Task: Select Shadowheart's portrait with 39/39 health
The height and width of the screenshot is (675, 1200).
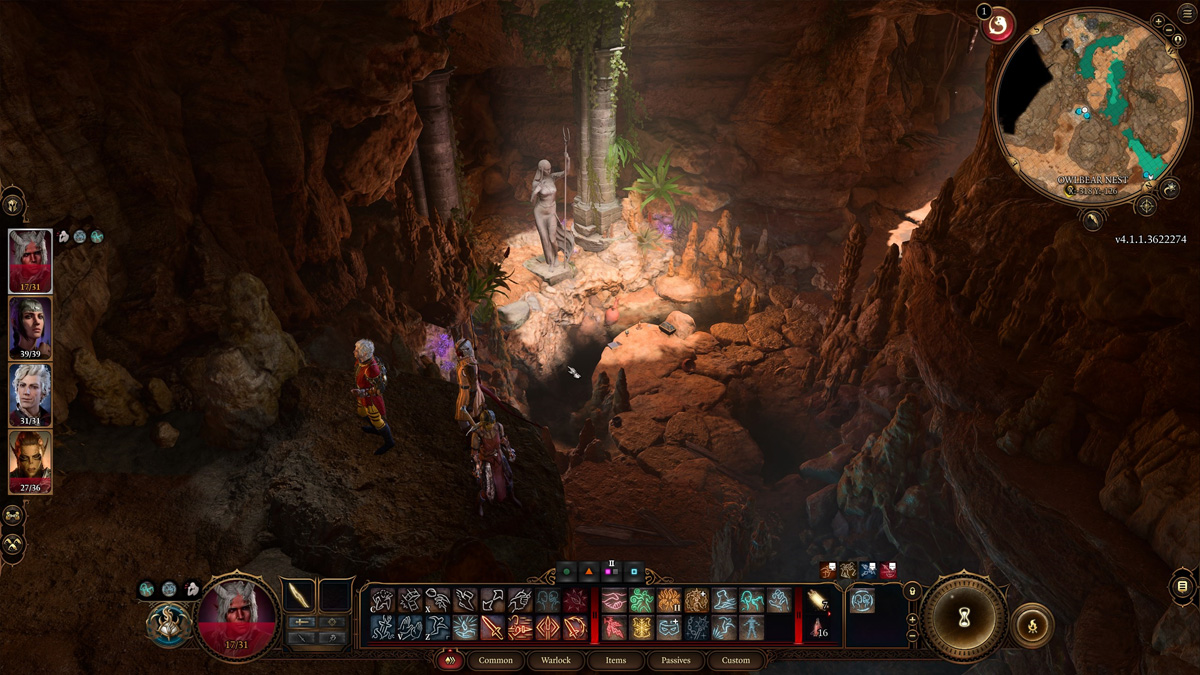Action: pos(30,327)
